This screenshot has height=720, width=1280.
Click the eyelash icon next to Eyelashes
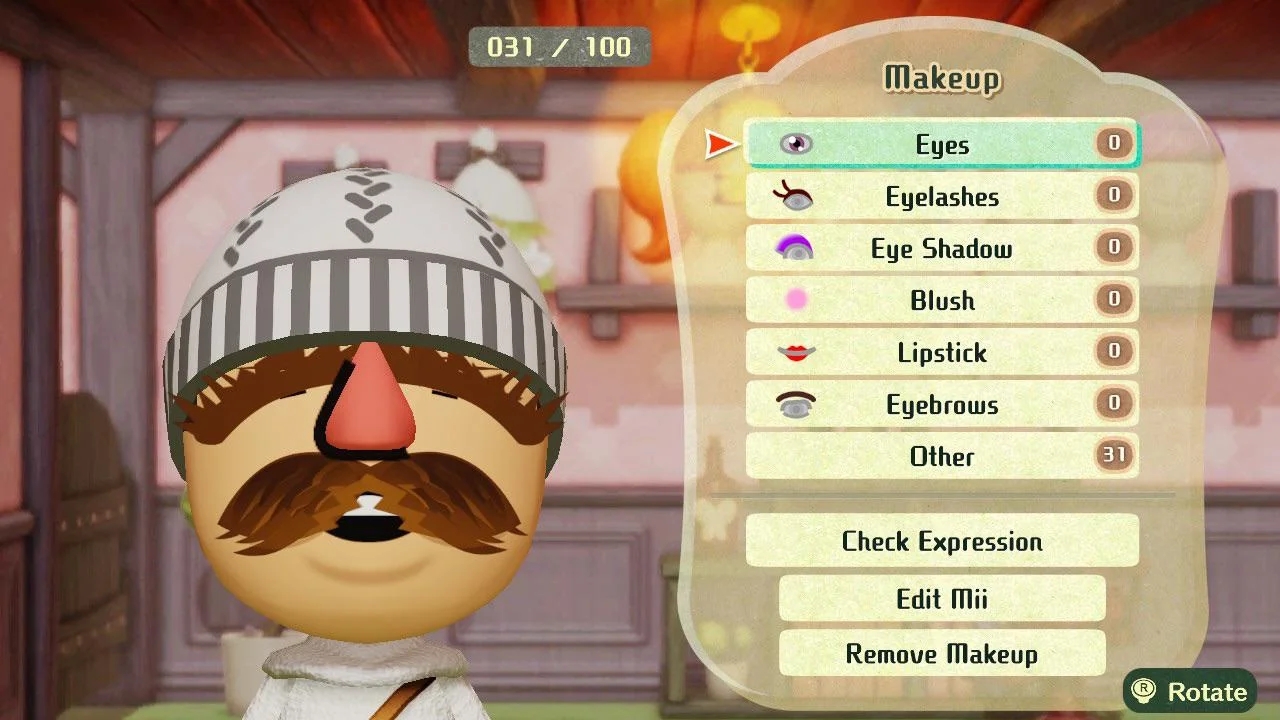coord(795,196)
